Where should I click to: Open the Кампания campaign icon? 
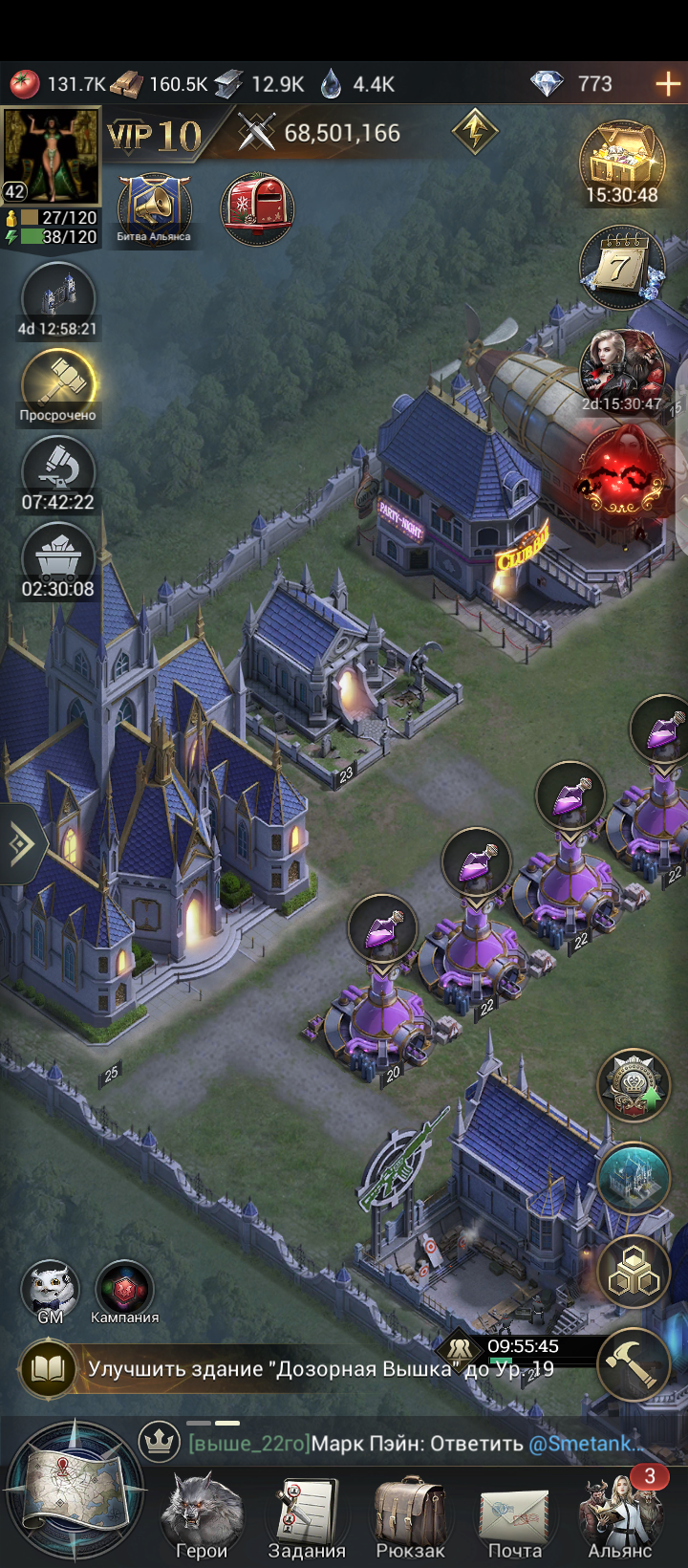[124, 1289]
